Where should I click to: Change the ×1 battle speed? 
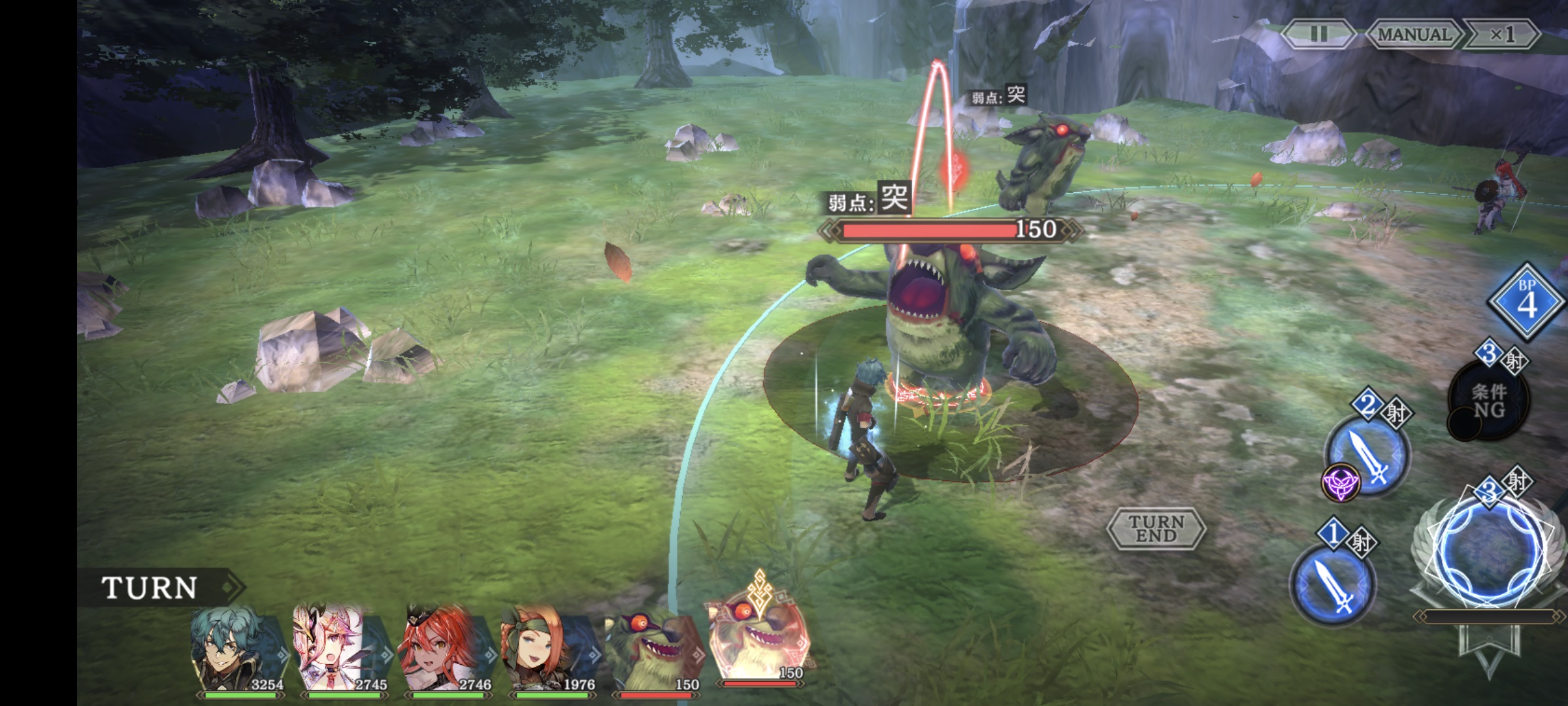1501,34
